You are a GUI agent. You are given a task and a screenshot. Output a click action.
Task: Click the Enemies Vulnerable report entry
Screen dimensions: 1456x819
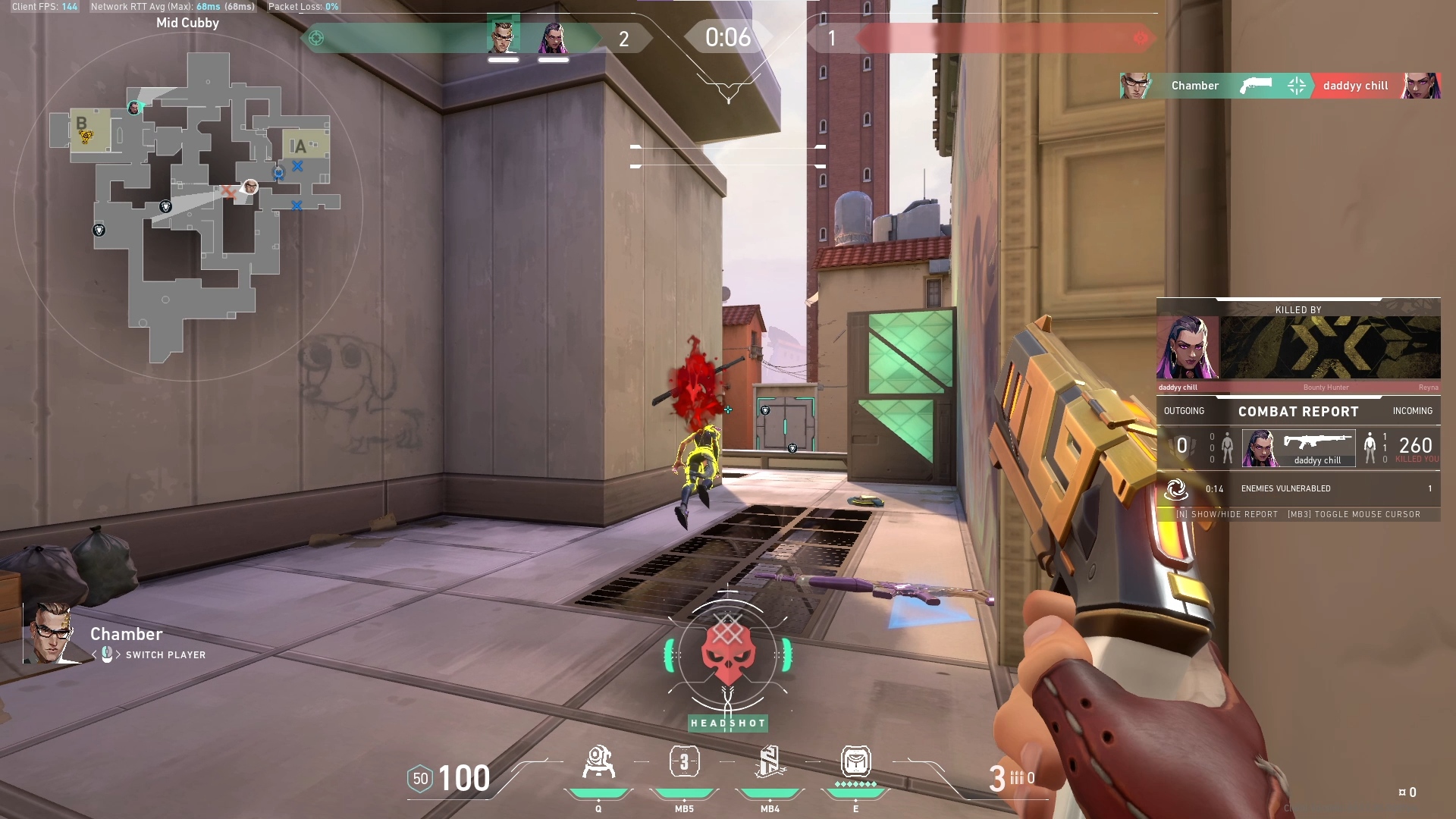tap(1298, 489)
